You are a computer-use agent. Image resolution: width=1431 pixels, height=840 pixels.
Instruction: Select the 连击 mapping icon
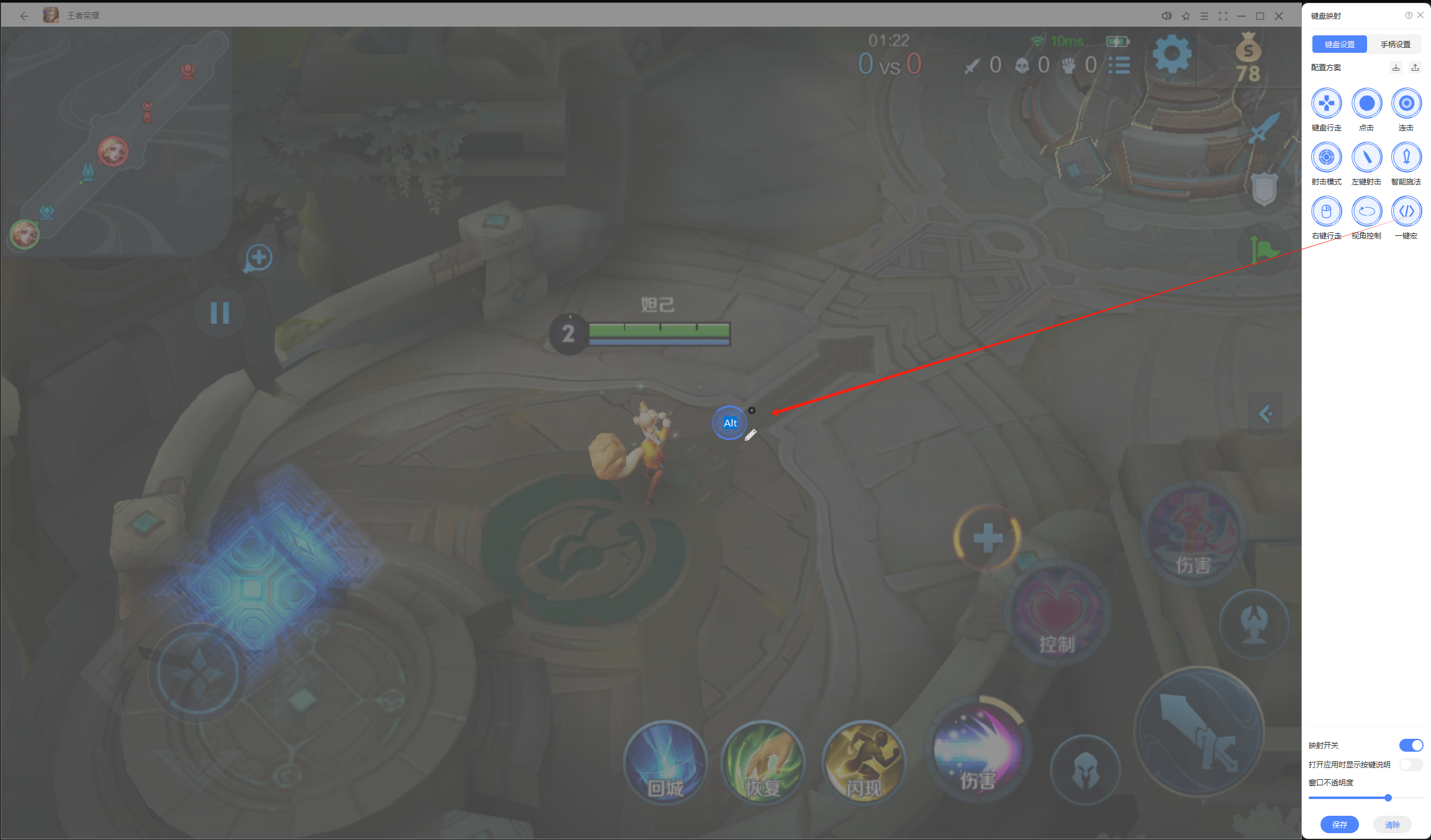(1406, 104)
